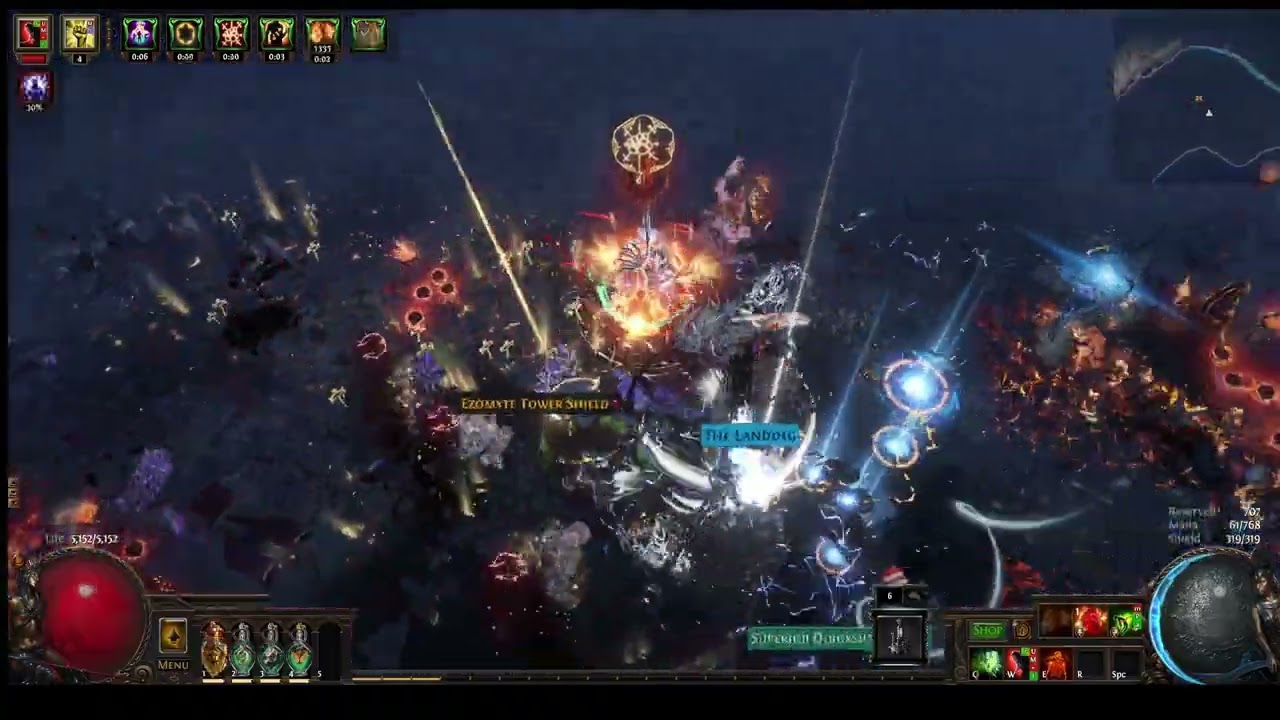Activate the orange skill bound to E
Viewport: 1280px width, 720px height.
1054,662
